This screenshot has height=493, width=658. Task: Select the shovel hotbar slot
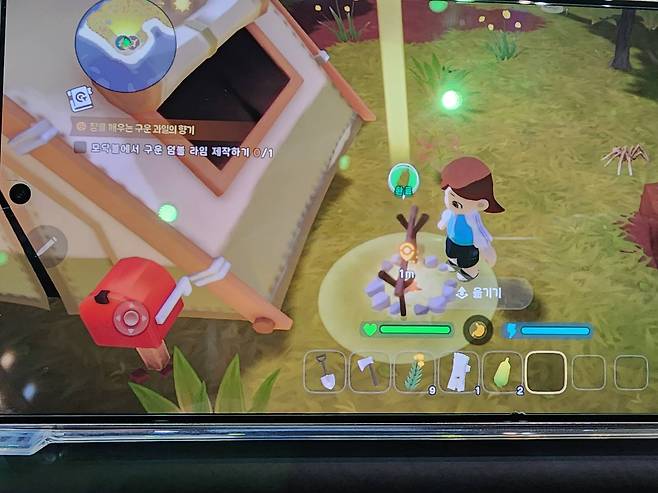click(x=325, y=372)
